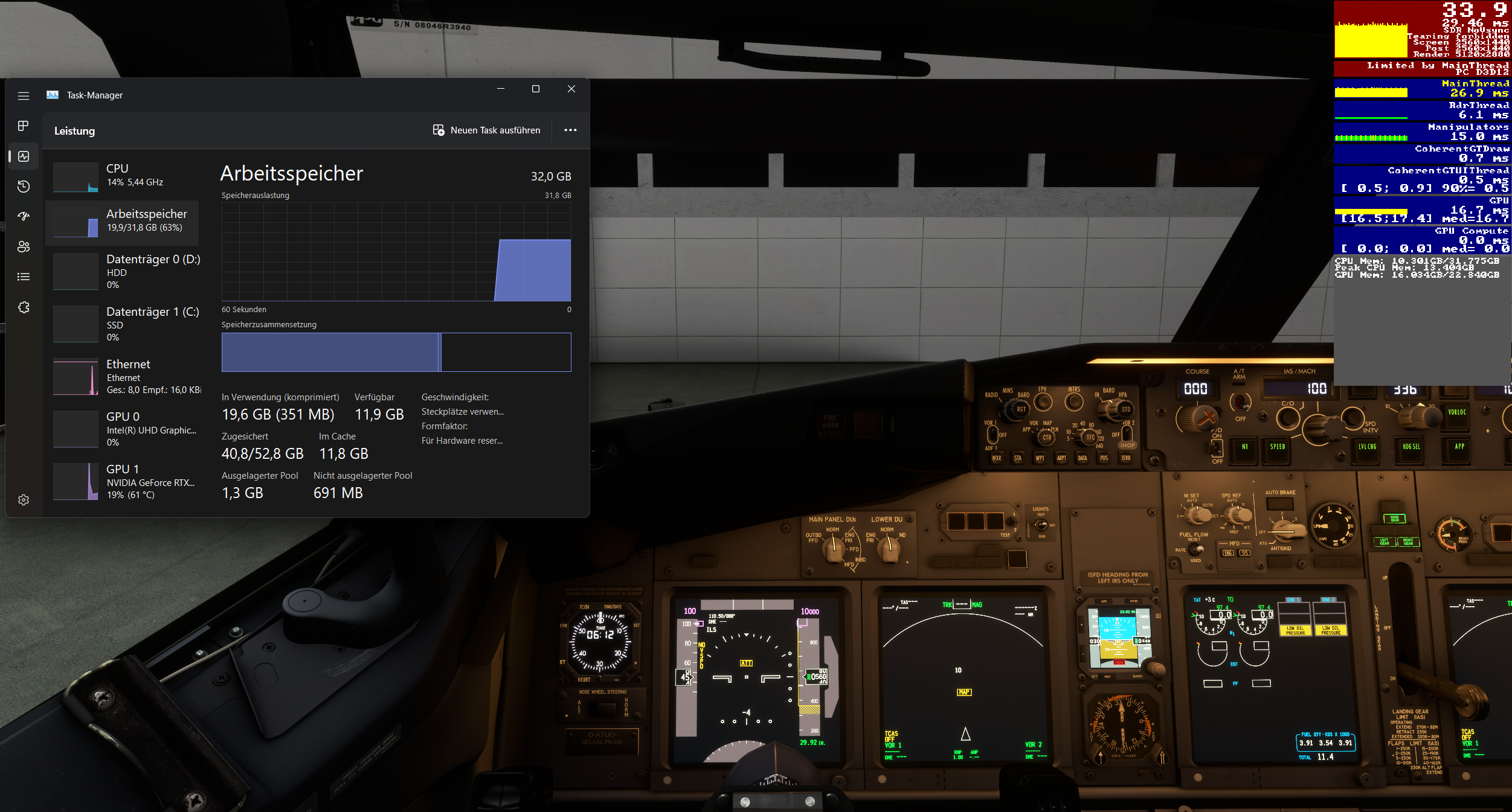Open the App-Verlauf history view
Image resolution: width=1512 pixels, height=812 pixels.
click(24, 187)
